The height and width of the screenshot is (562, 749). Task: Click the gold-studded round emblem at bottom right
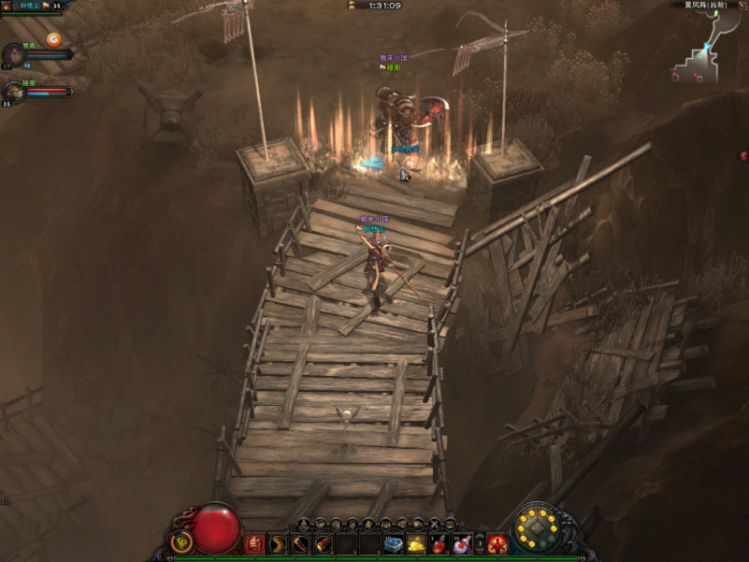(x=538, y=527)
